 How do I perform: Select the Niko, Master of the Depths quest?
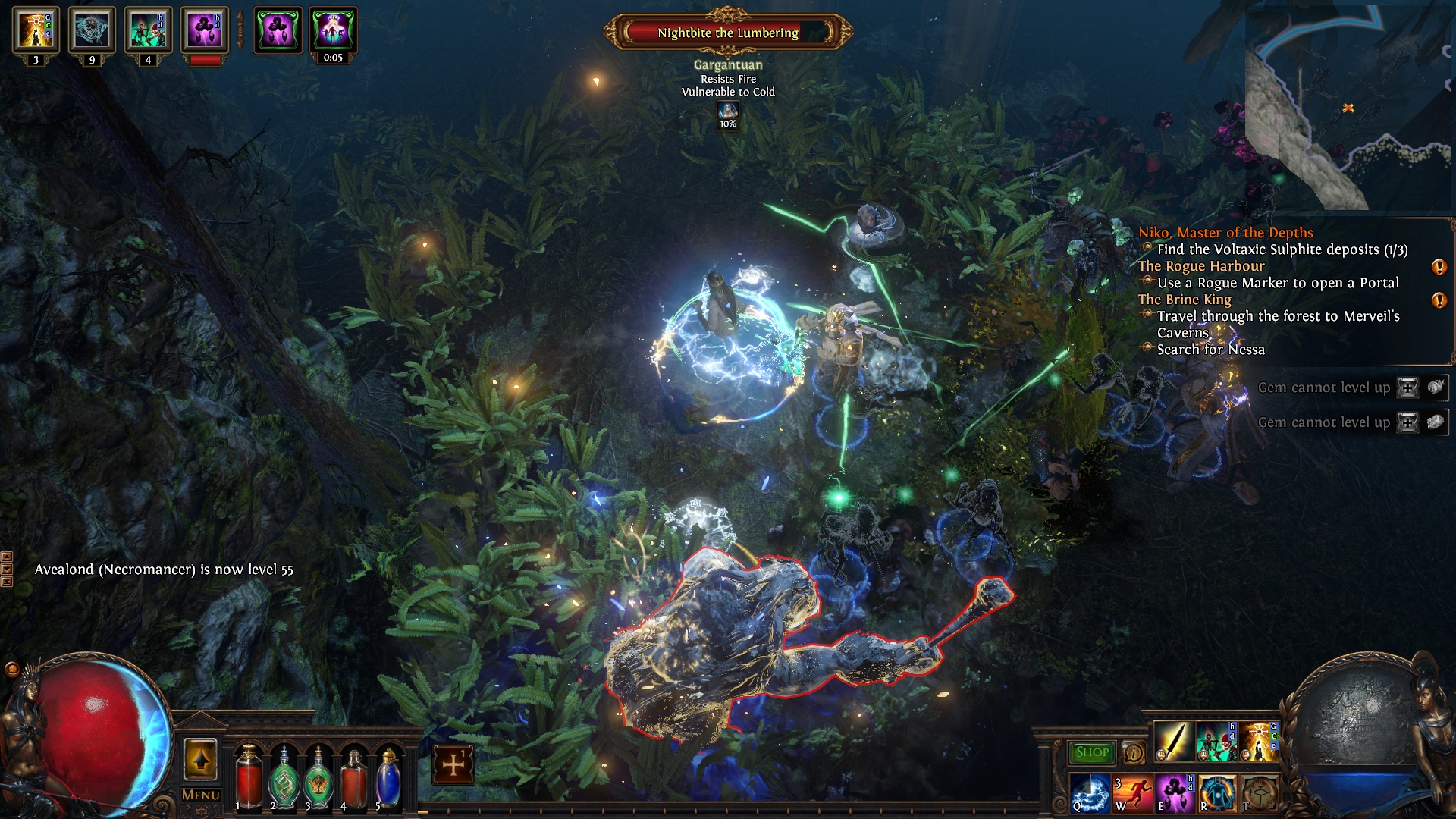tap(1225, 233)
